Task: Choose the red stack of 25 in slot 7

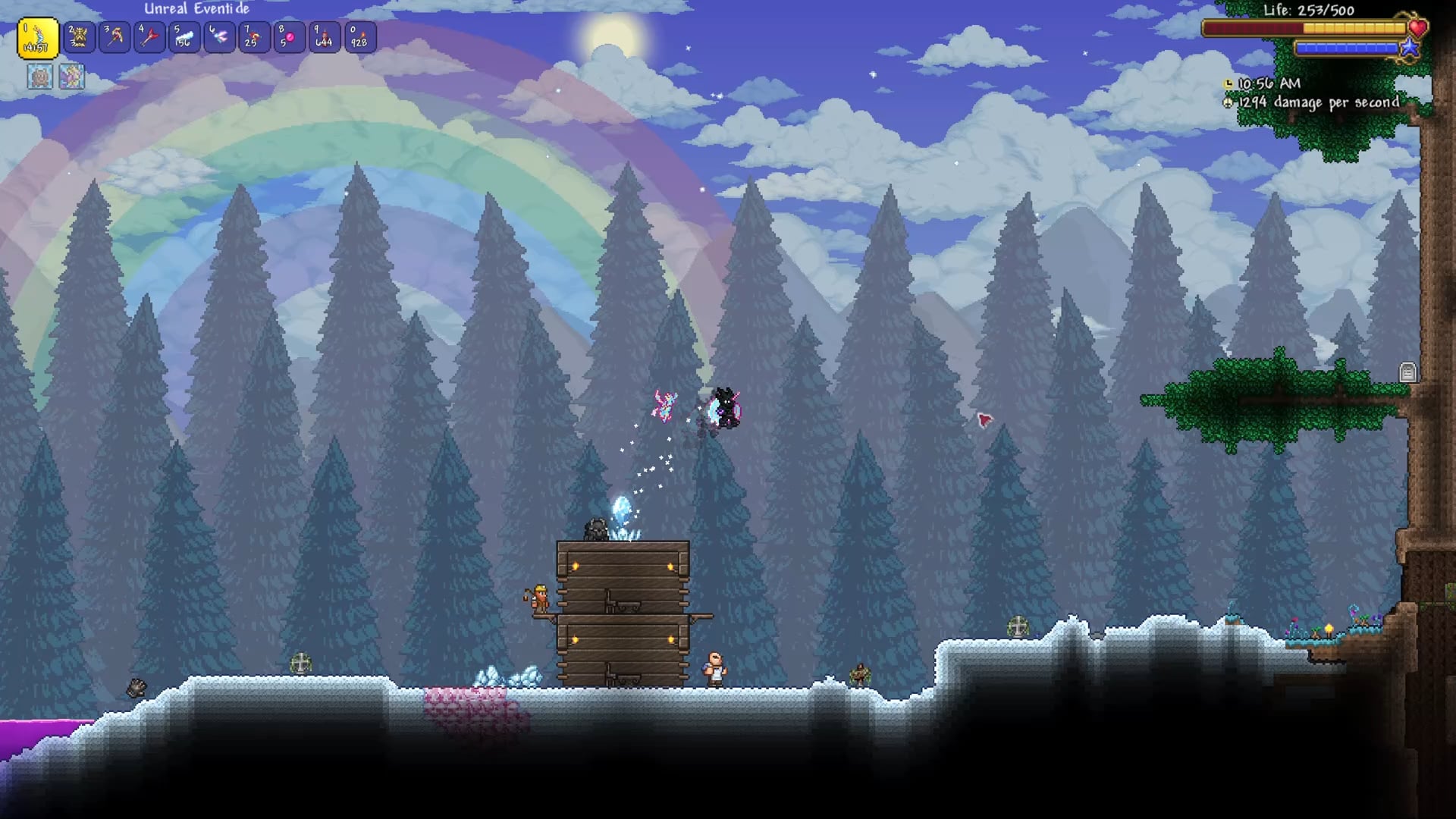Action: tap(254, 37)
